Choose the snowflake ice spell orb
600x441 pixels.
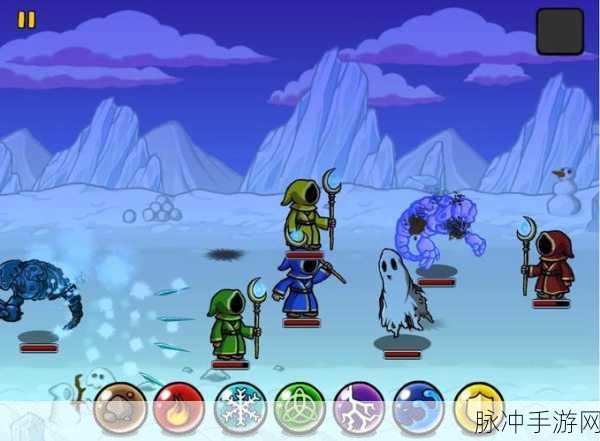240,408
